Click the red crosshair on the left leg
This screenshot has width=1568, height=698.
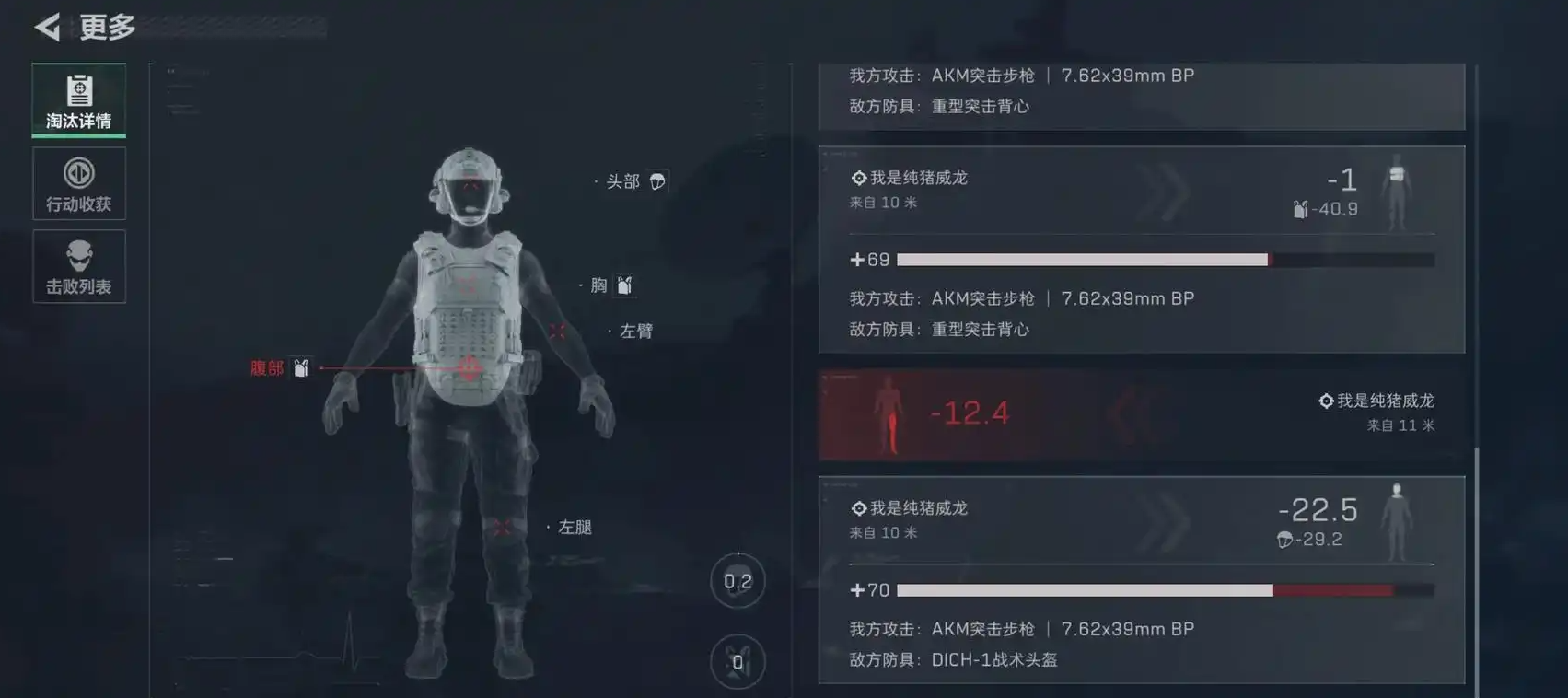click(503, 525)
